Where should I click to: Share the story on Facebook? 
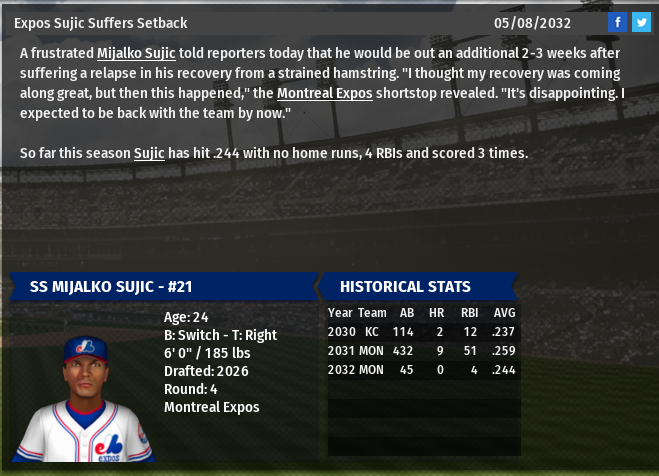618,22
